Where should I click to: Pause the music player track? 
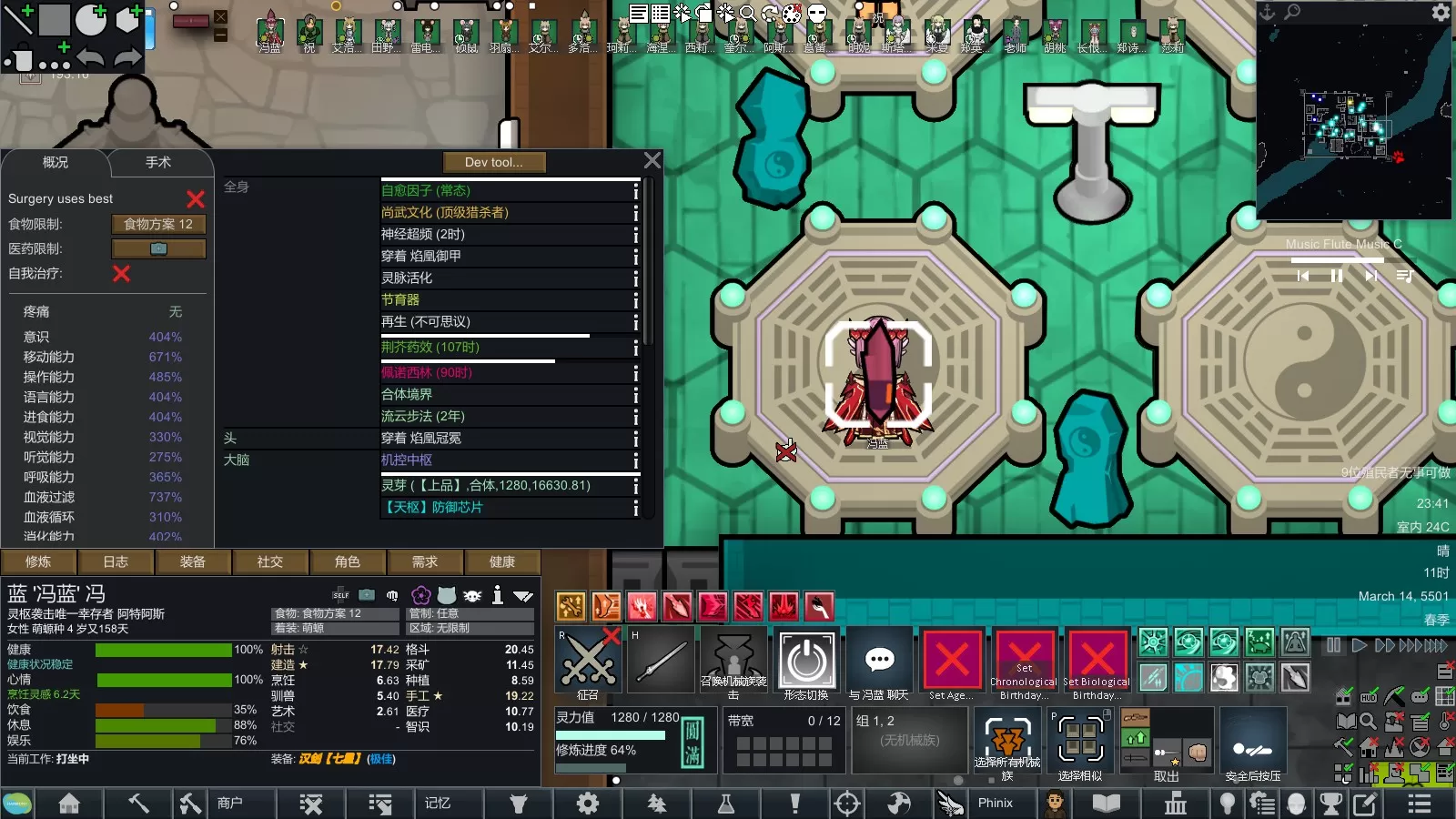(x=1337, y=276)
